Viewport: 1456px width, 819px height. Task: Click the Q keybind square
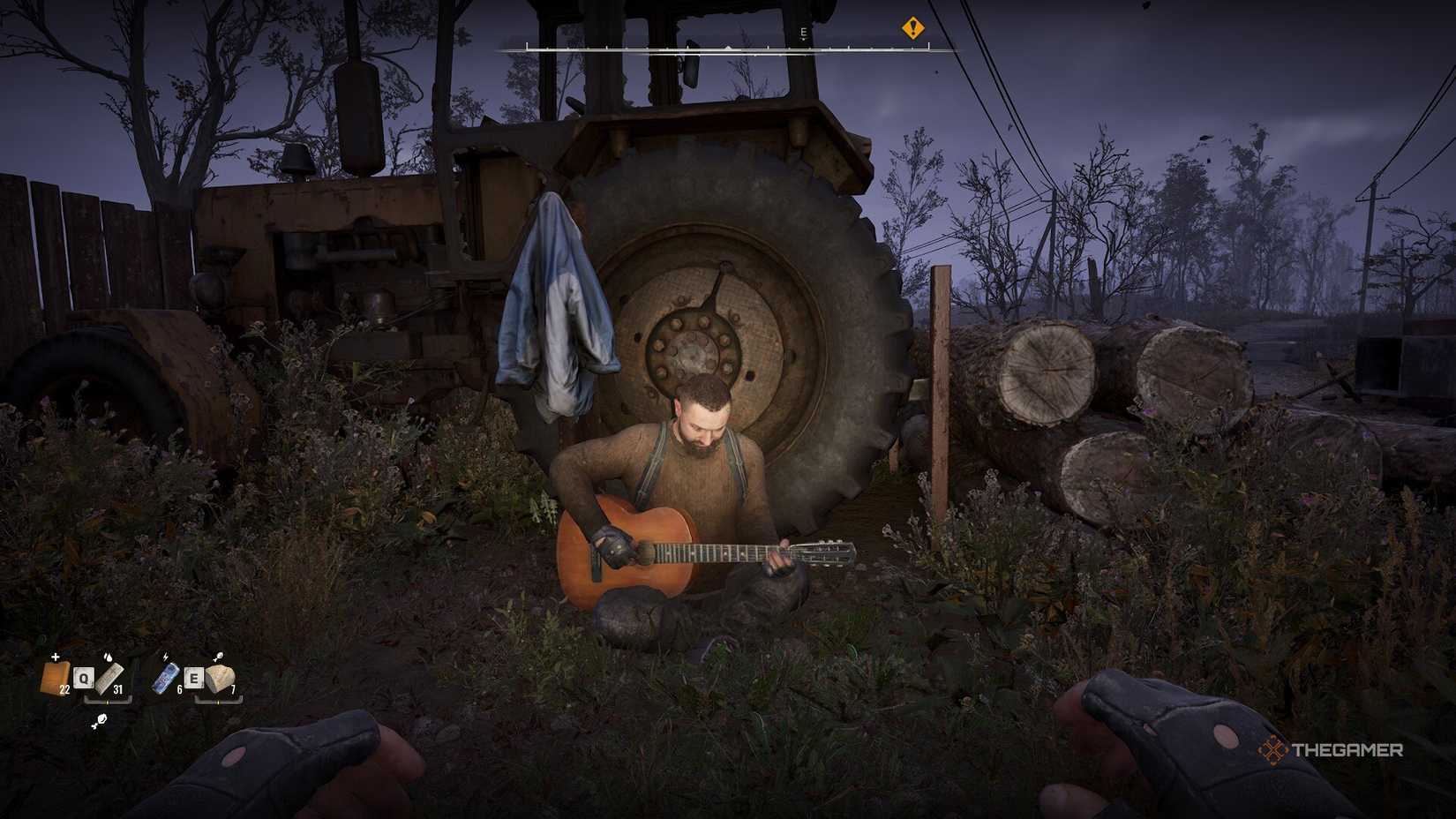[x=84, y=678]
